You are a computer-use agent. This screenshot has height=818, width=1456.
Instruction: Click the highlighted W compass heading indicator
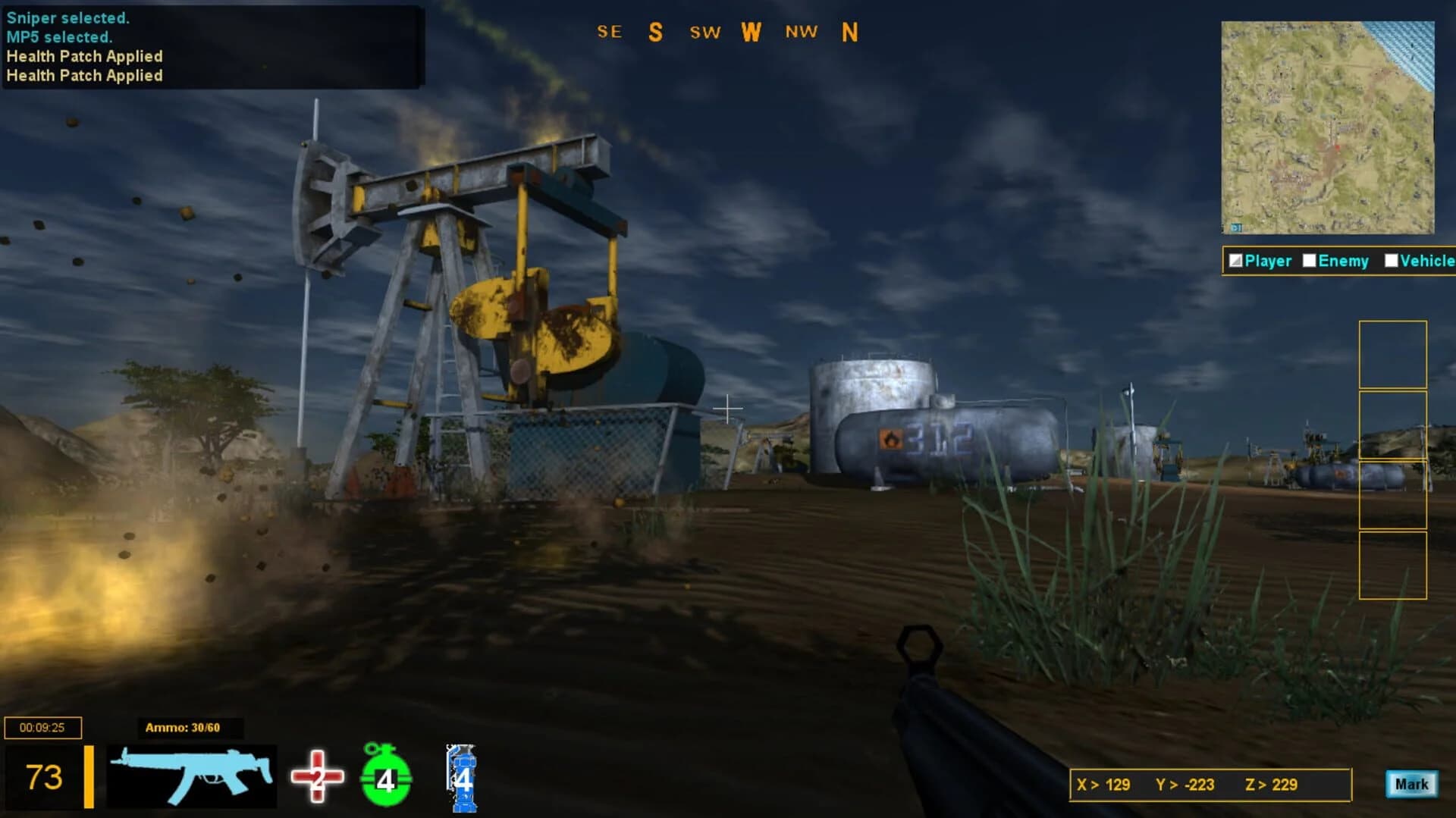tap(752, 33)
